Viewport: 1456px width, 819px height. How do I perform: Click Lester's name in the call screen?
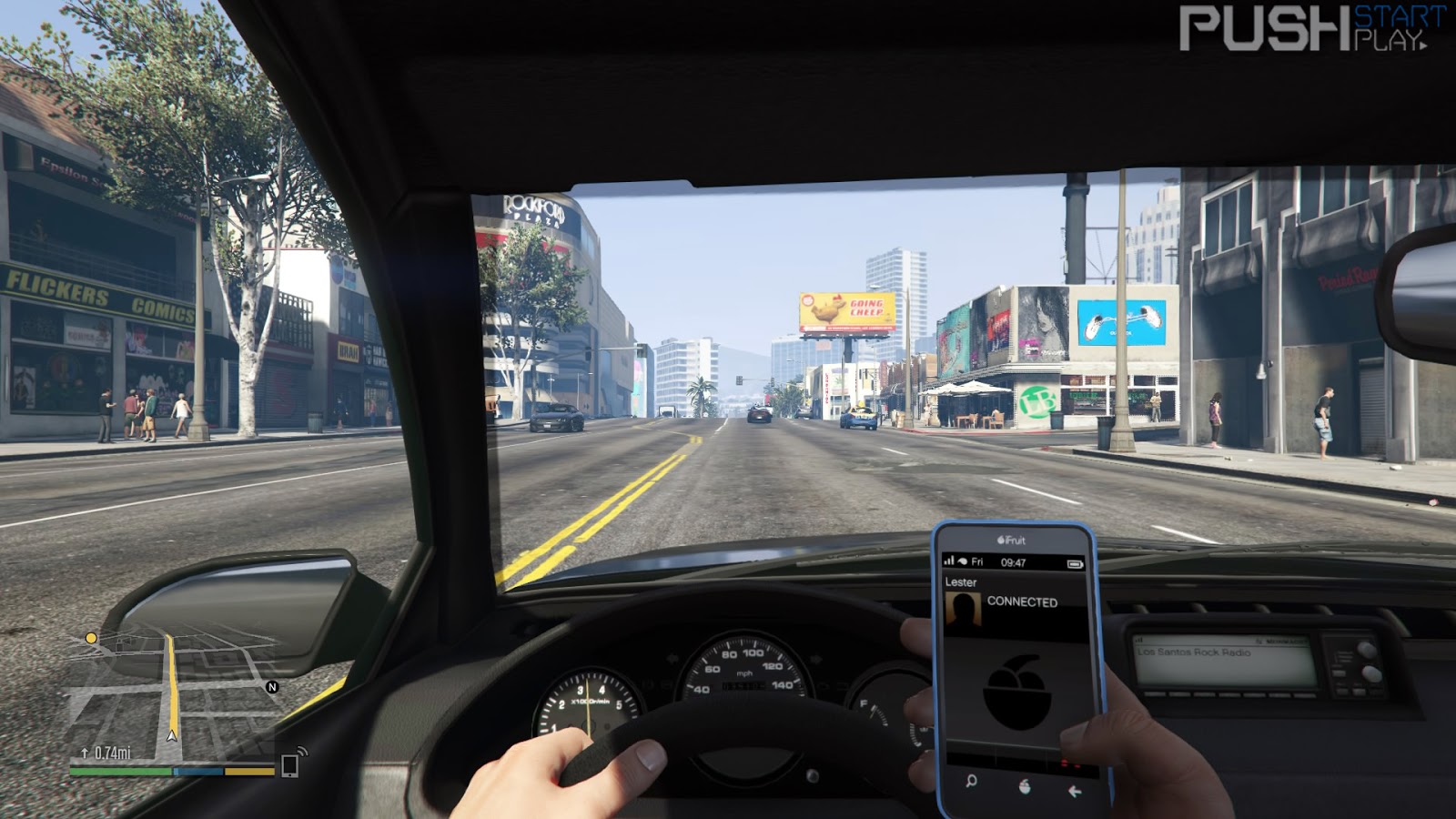[962, 581]
